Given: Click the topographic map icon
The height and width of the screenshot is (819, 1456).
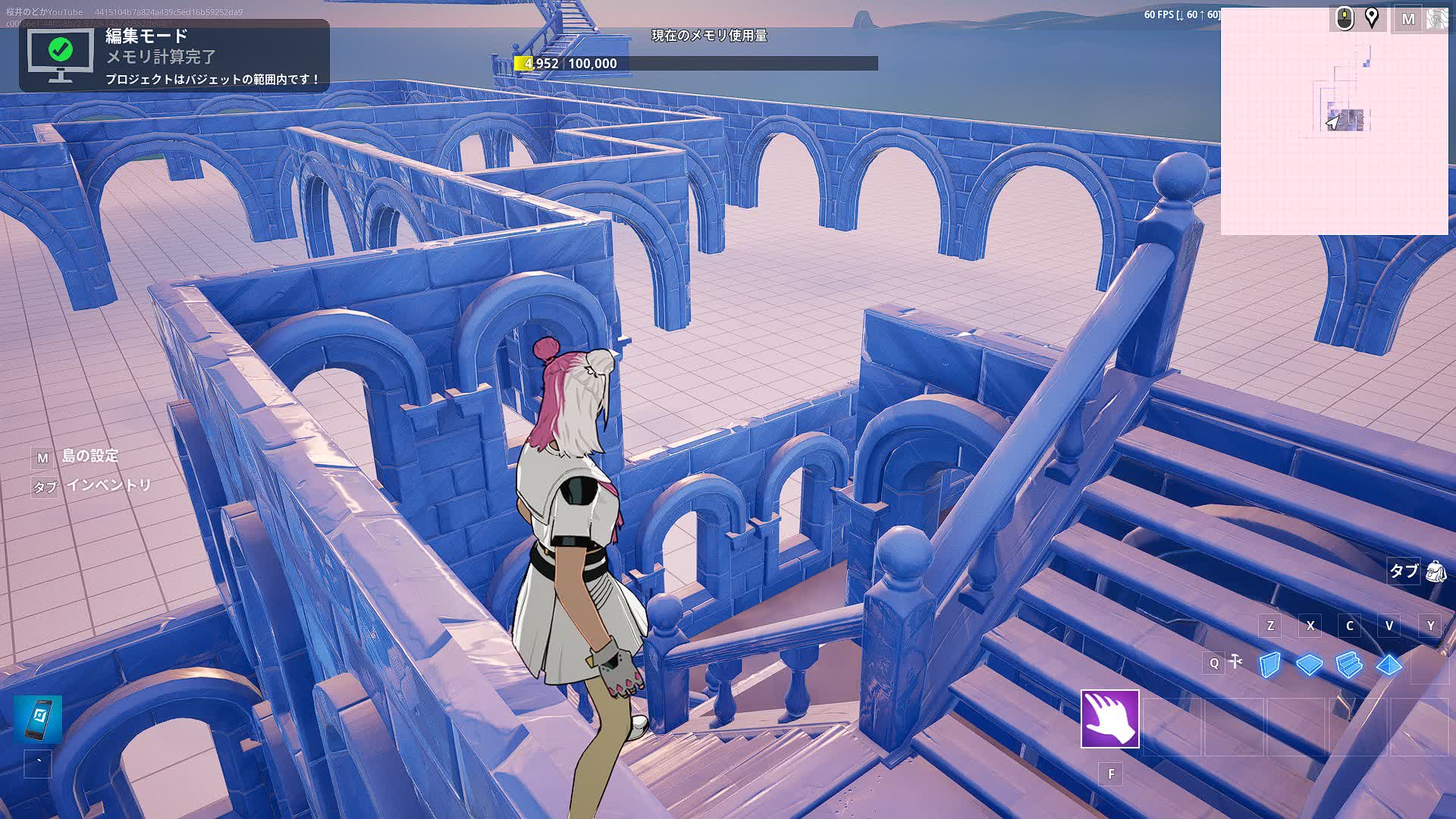Looking at the screenshot, I should click(1438, 19).
